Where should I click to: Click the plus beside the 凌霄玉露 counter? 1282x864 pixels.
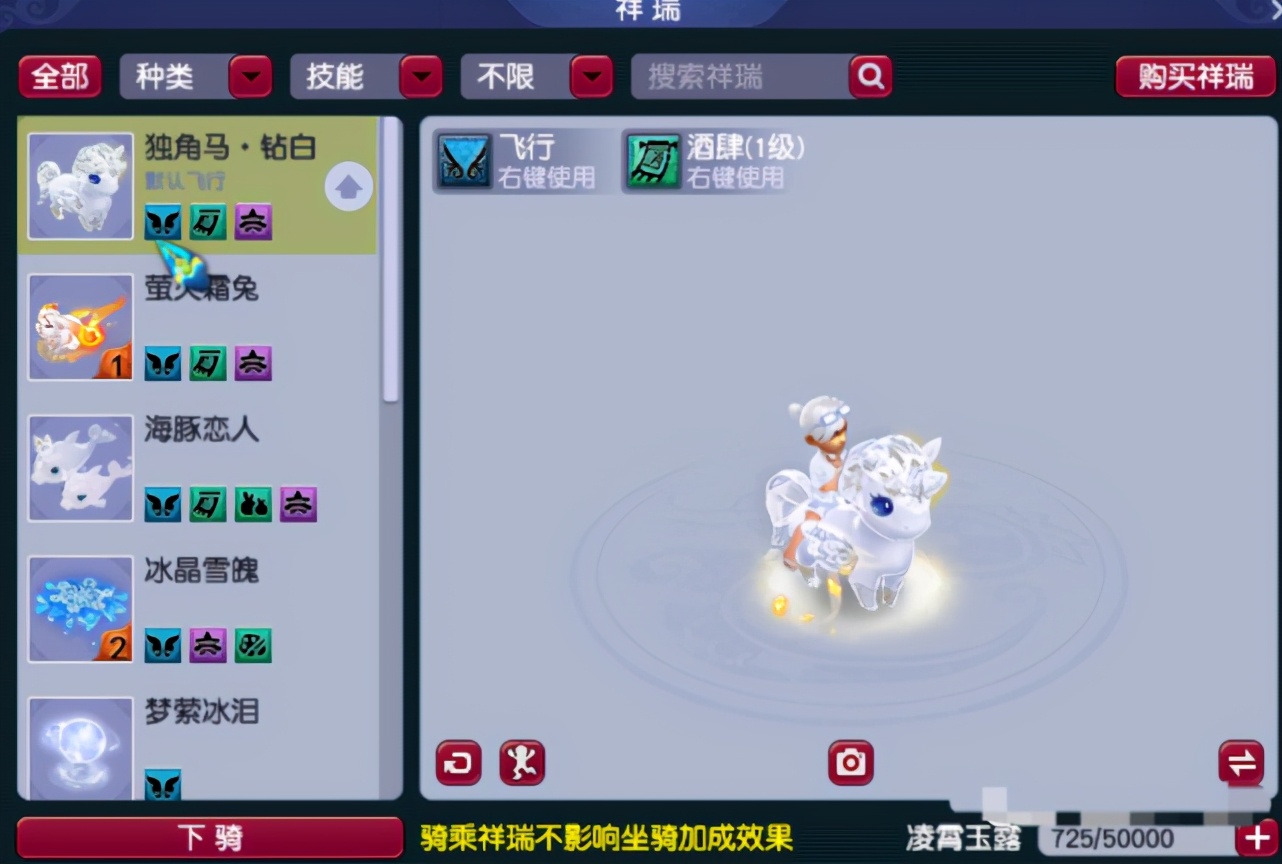coord(1256,837)
